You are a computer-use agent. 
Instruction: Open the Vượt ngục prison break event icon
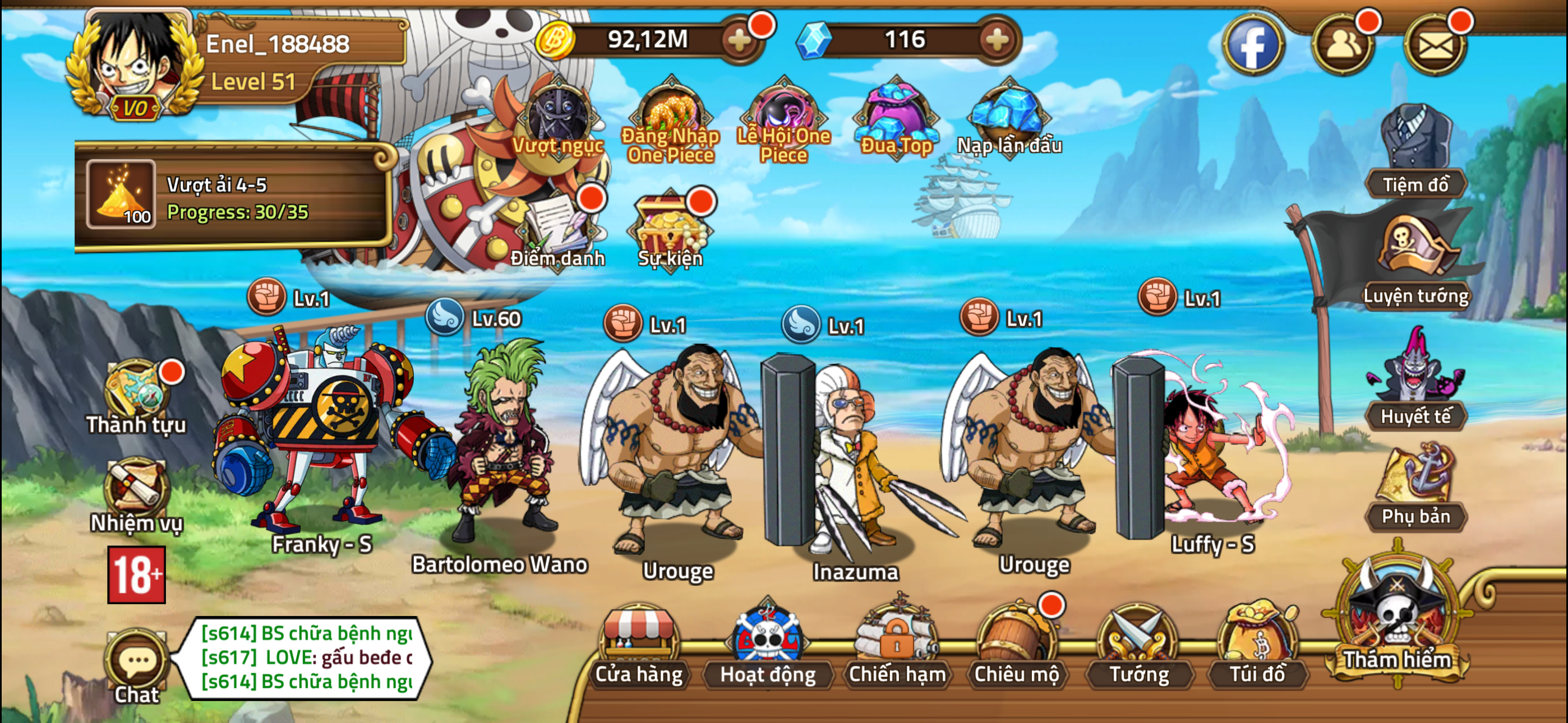[x=557, y=115]
